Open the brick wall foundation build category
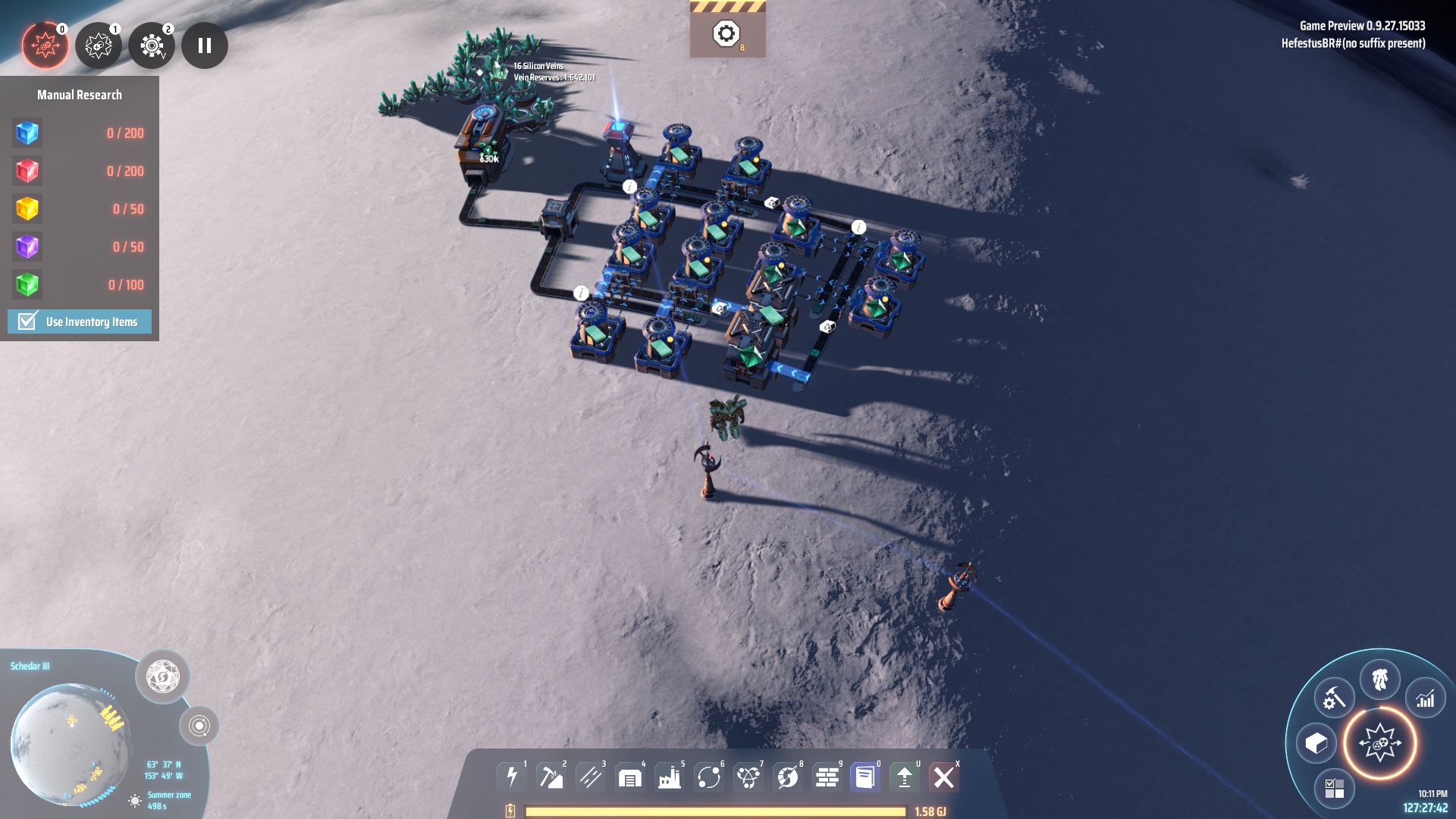The height and width of the screenshot is (819, 1456). point(827,777)
